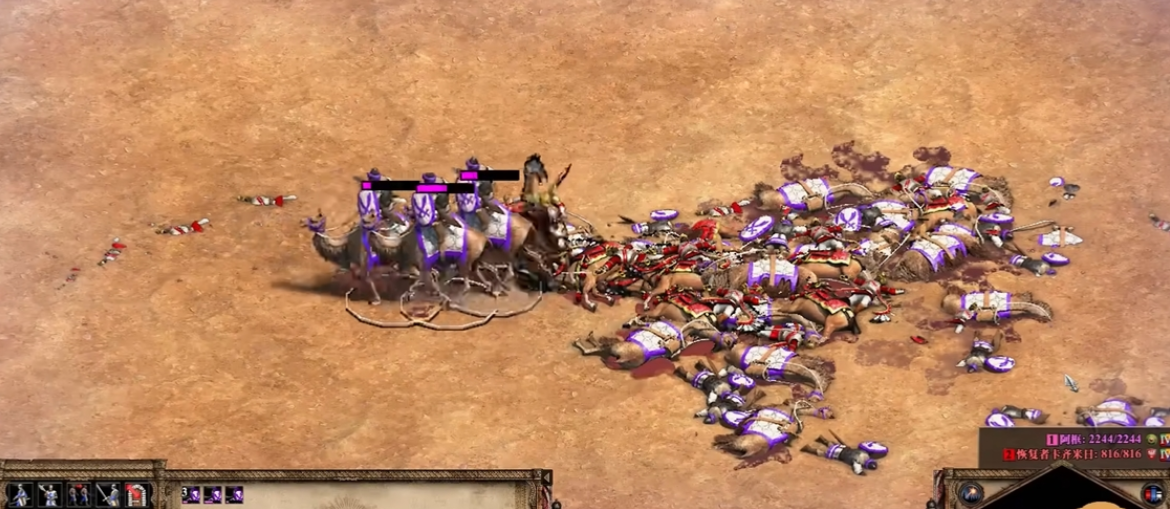Click the minimap diamond

pos(1060,492)
